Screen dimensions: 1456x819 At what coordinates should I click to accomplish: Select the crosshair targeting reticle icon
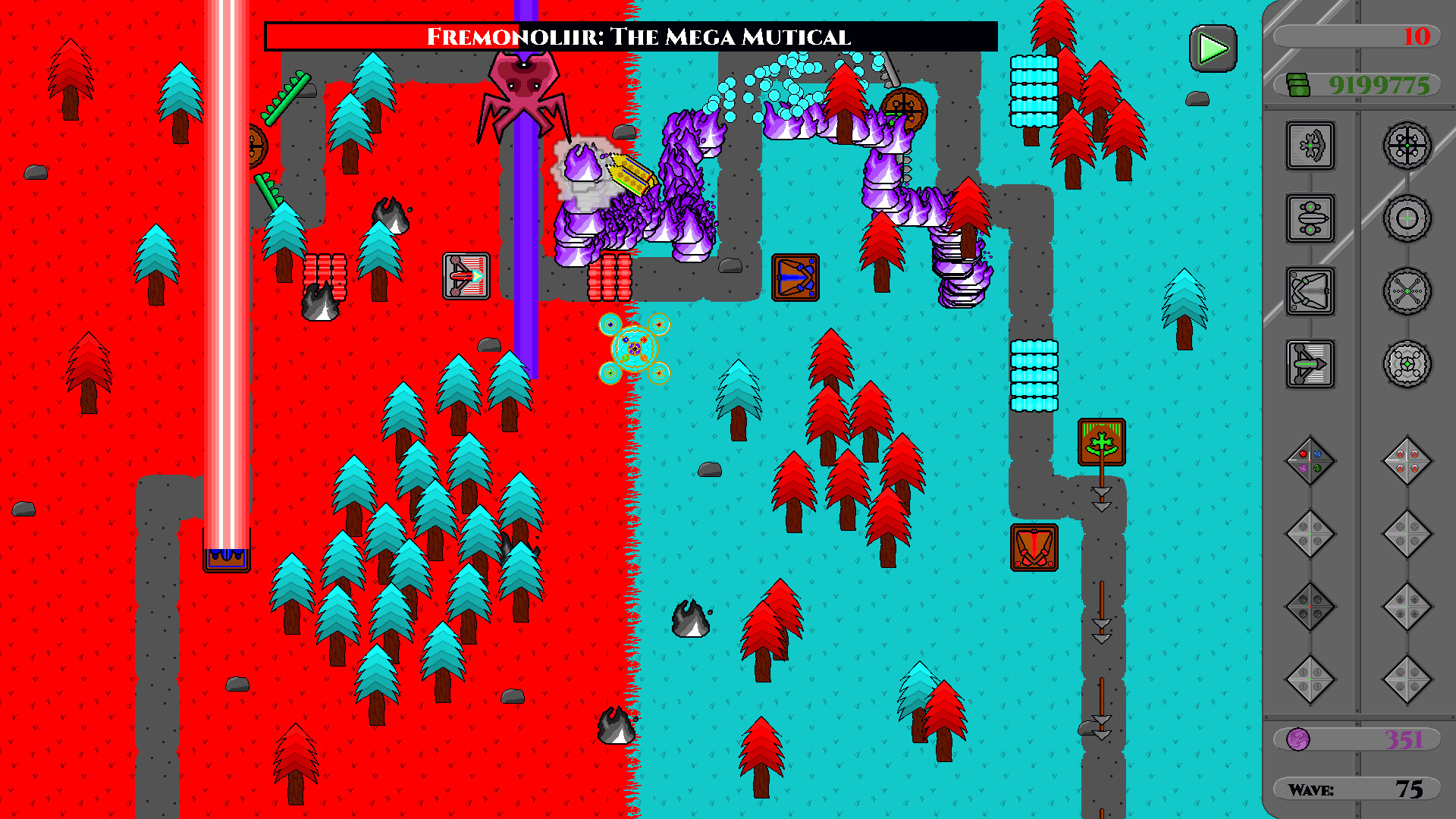pos(1407,218)
